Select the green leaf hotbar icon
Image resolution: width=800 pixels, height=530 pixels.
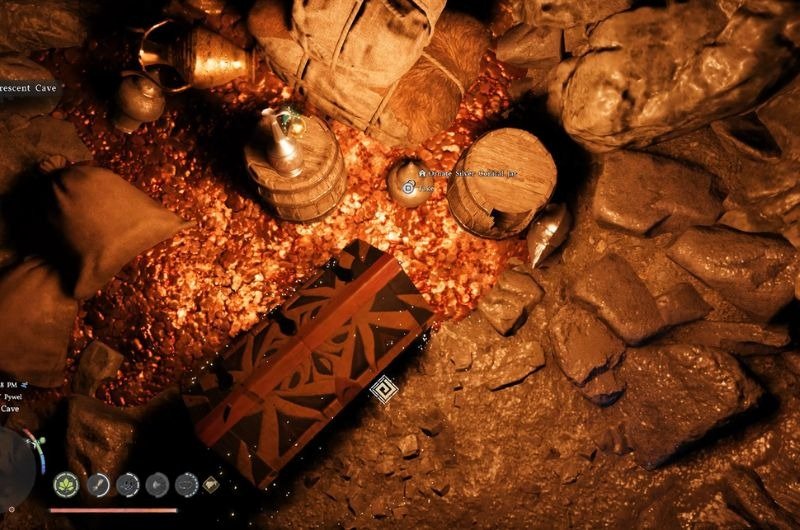(x=67, y=485)
